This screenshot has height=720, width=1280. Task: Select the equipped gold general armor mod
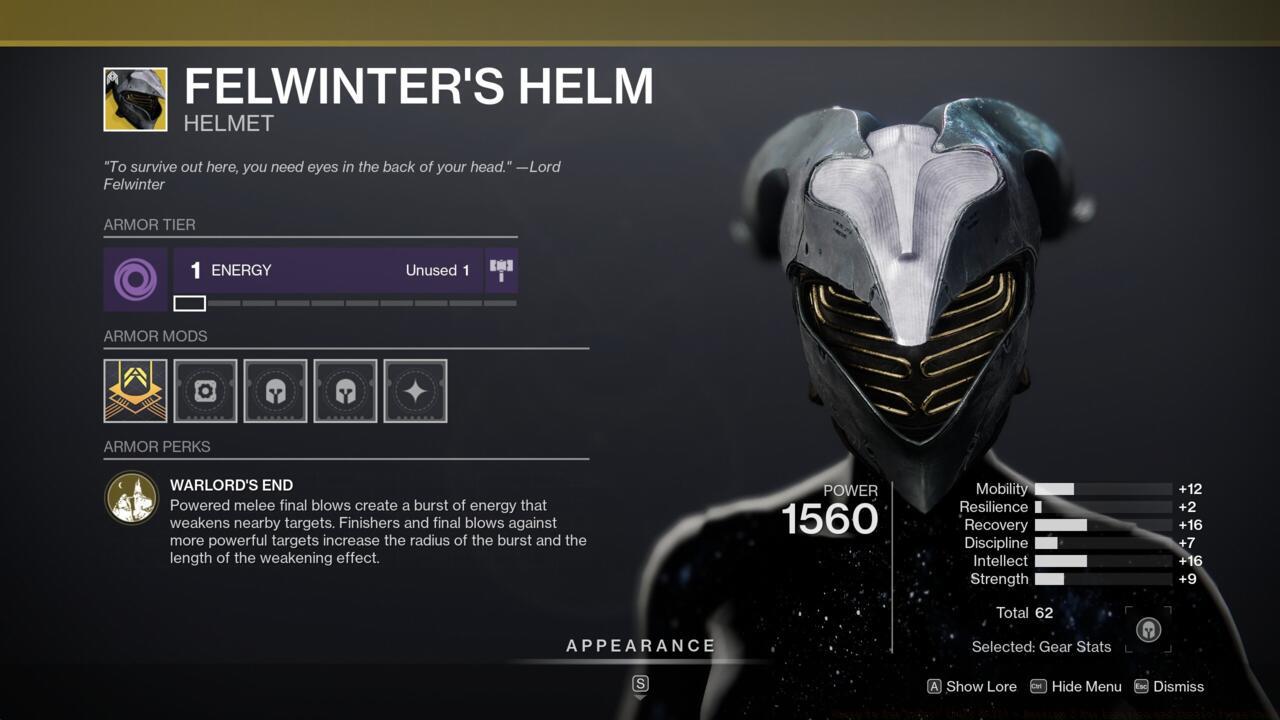point(135,391)
